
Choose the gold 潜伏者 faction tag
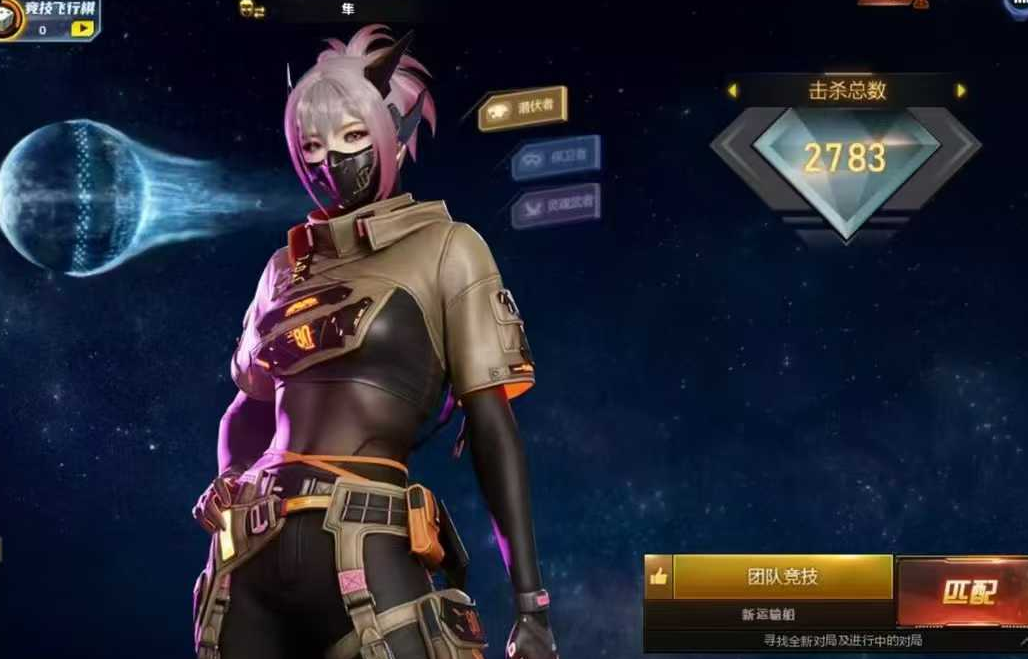(x=524, y=109)
